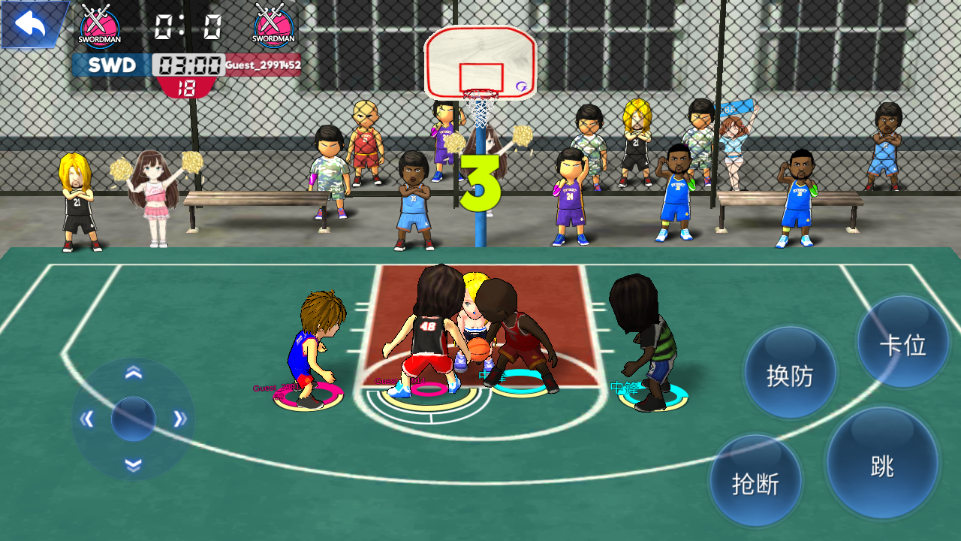Tap the joystick's up arrow

(133, 373)
